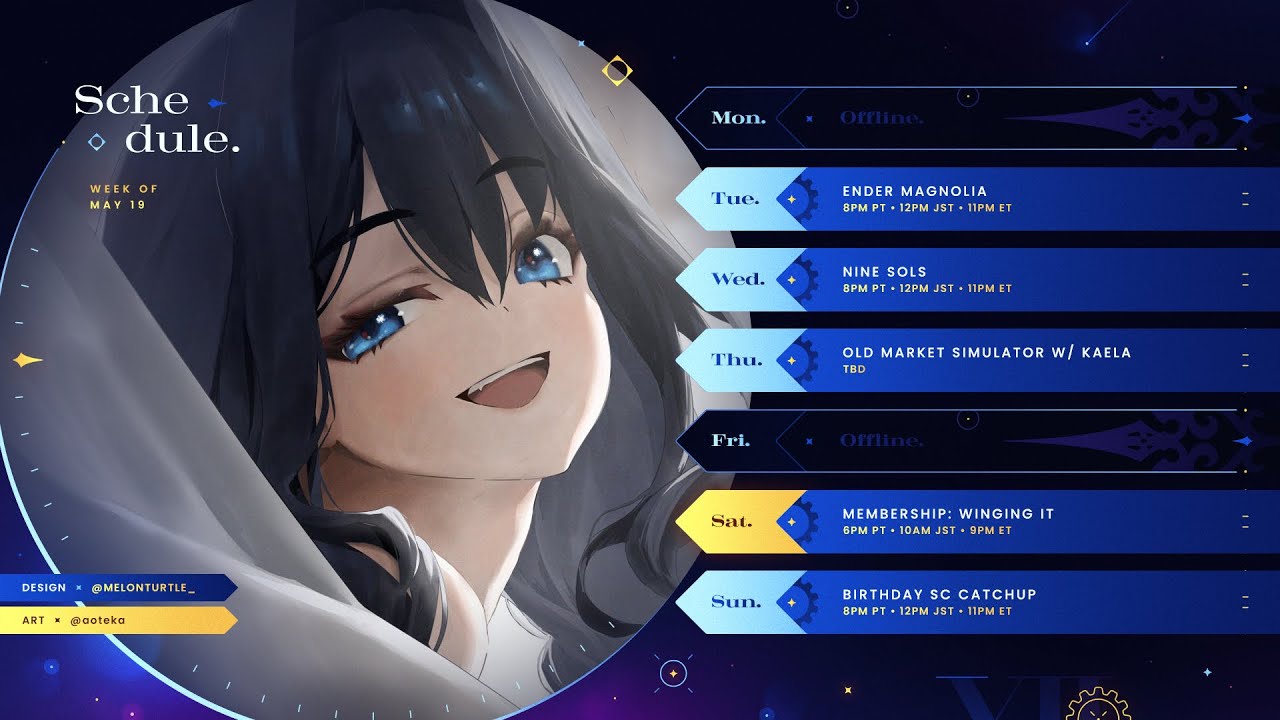Choose Wednesday's Nine Sols entry

[960, 280]
